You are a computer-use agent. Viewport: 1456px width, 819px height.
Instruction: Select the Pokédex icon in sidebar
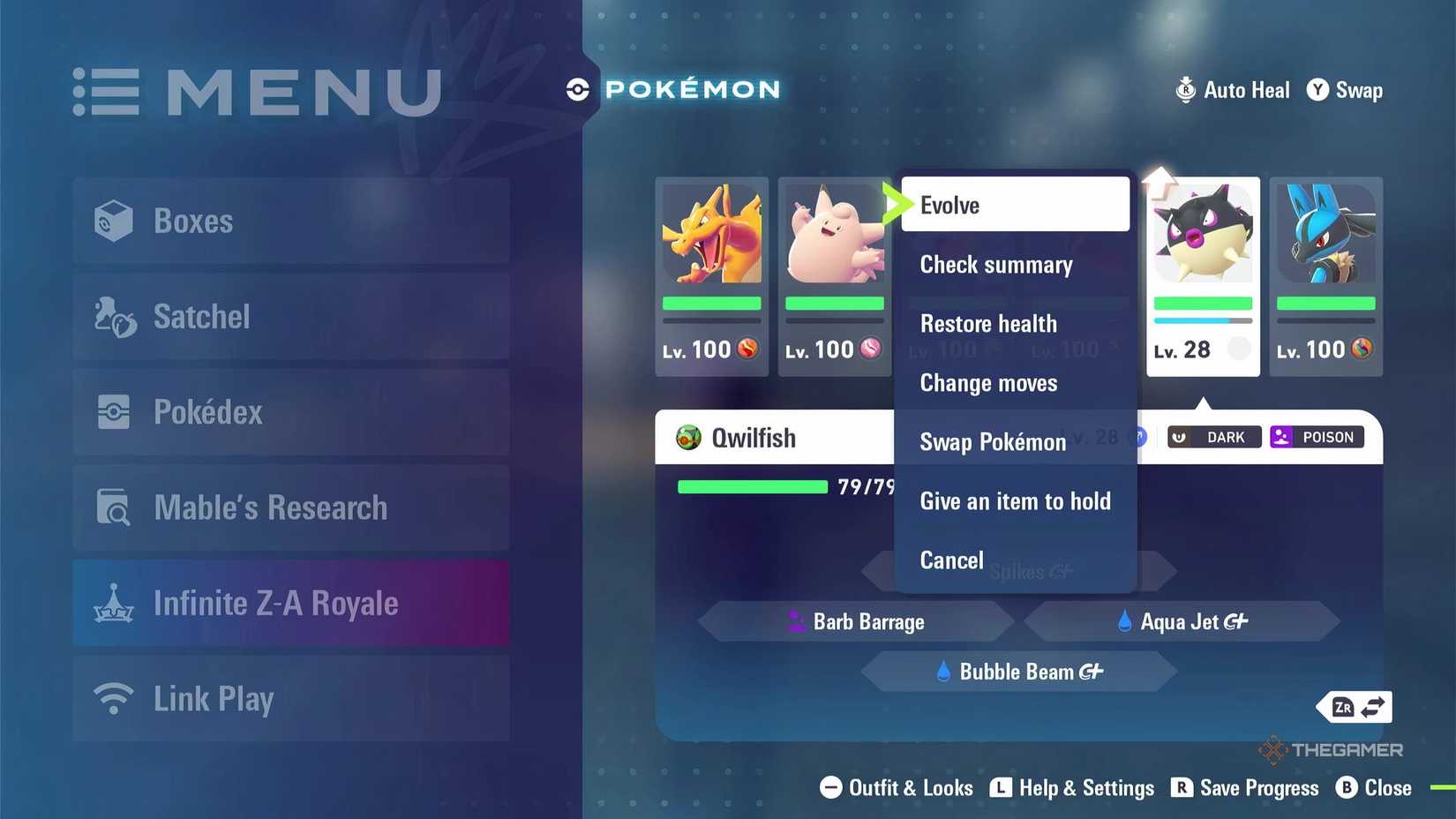click(x=113, y=411)
